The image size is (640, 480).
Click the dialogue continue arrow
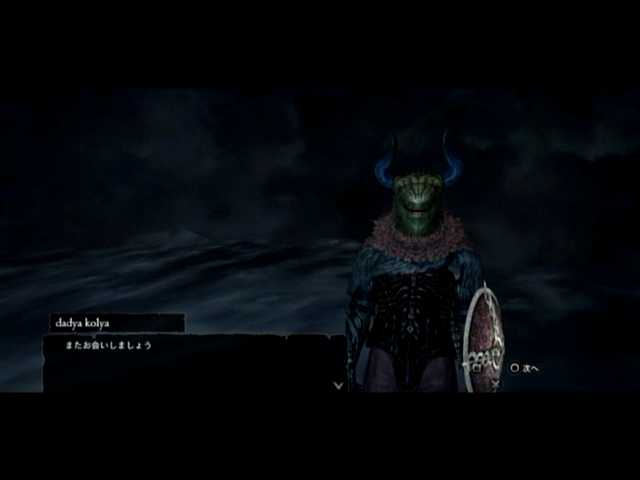[338, 384]
